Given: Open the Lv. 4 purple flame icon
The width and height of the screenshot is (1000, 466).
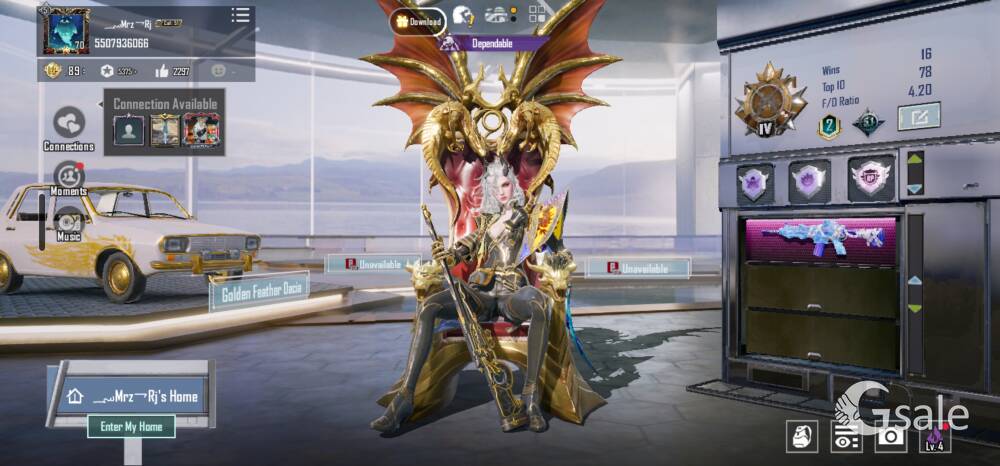Looking at the screenshot, I should (935, 436).
